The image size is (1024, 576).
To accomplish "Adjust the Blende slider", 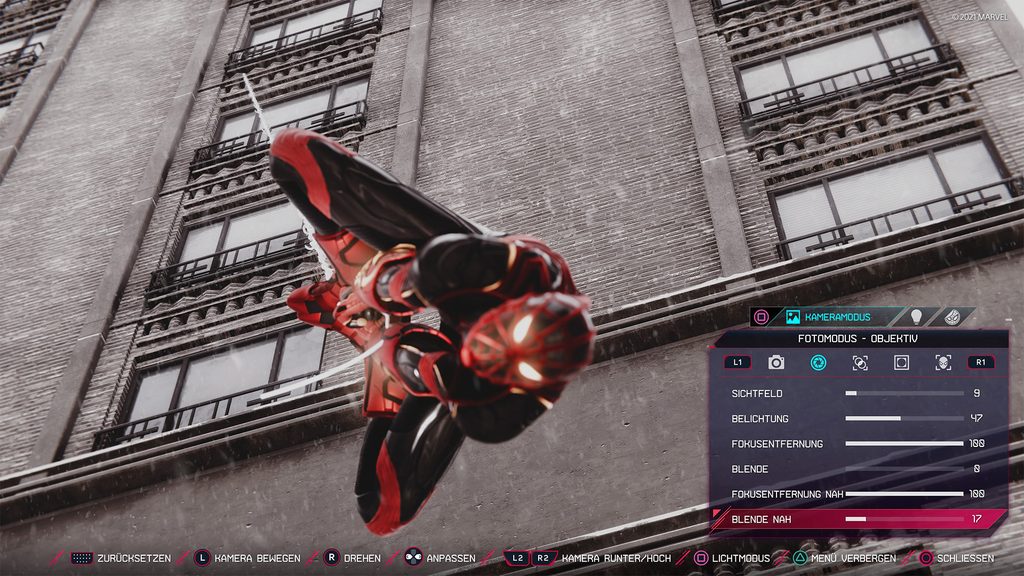I will tap(904, 468).
